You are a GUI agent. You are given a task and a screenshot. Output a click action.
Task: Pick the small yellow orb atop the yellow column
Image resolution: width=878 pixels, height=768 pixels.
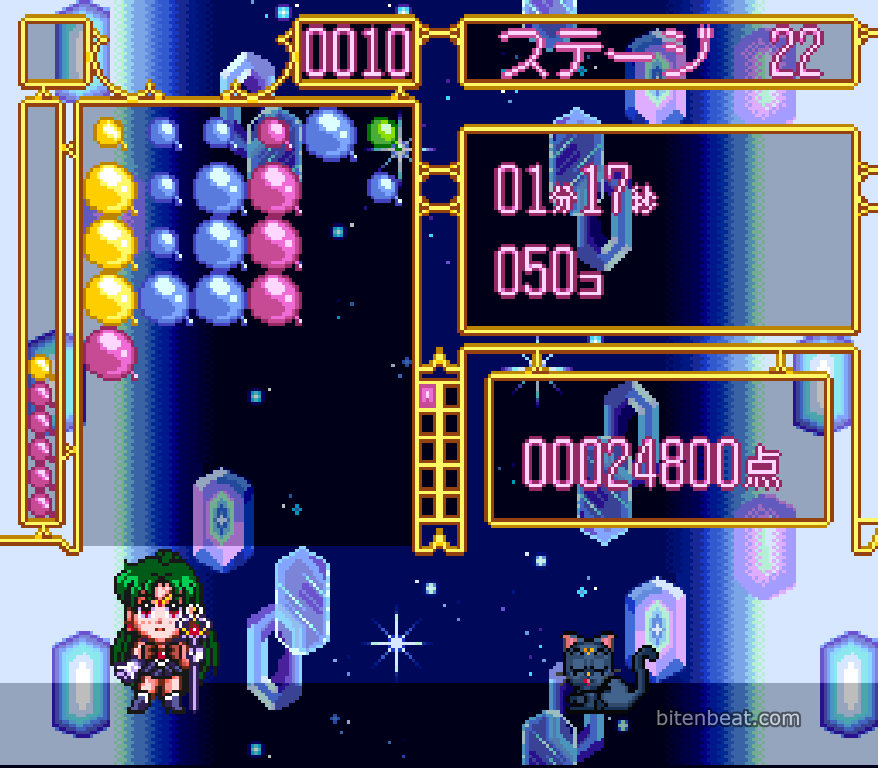[x=109, y=132]
